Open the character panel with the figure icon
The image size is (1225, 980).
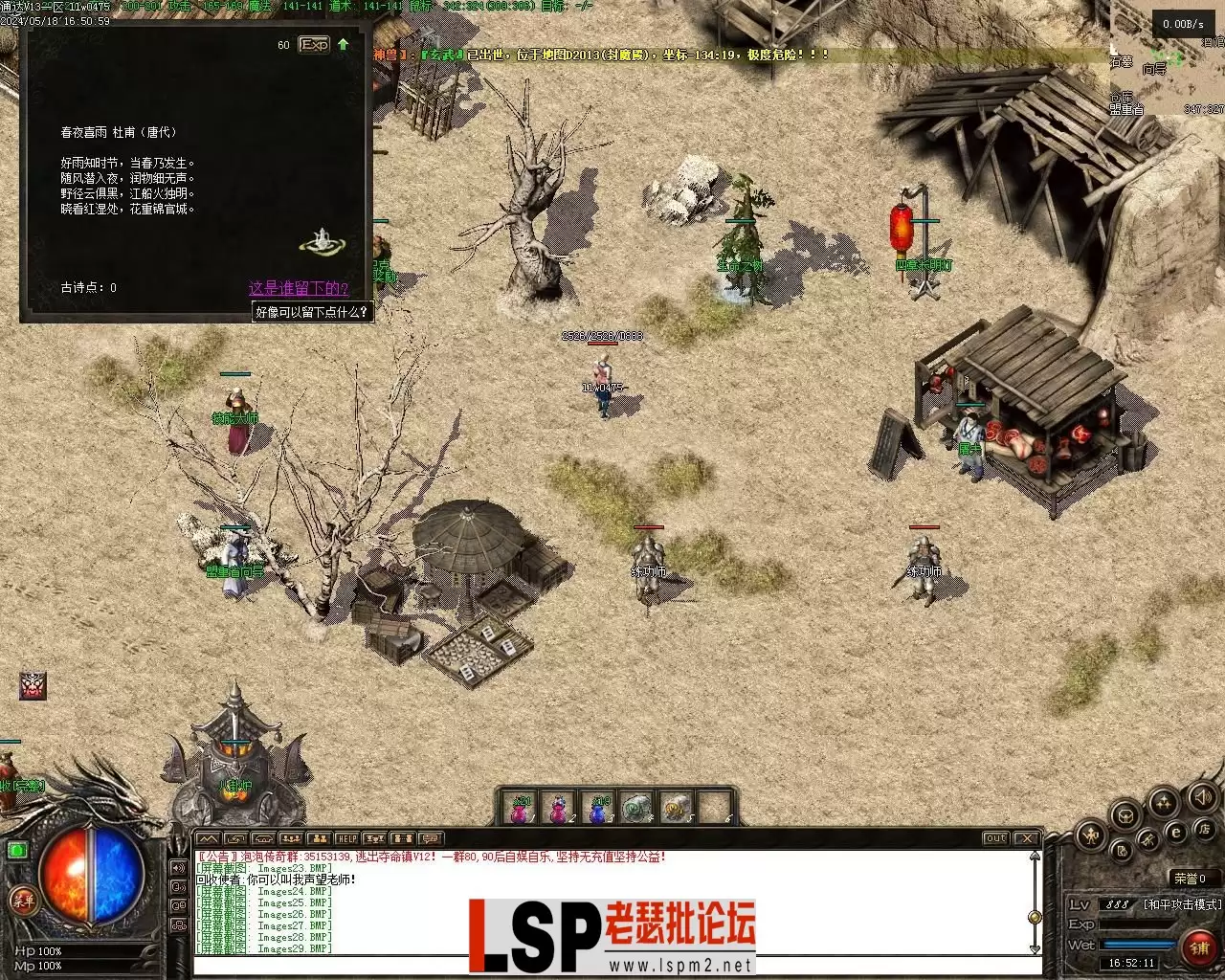(x=1092, y=835)
